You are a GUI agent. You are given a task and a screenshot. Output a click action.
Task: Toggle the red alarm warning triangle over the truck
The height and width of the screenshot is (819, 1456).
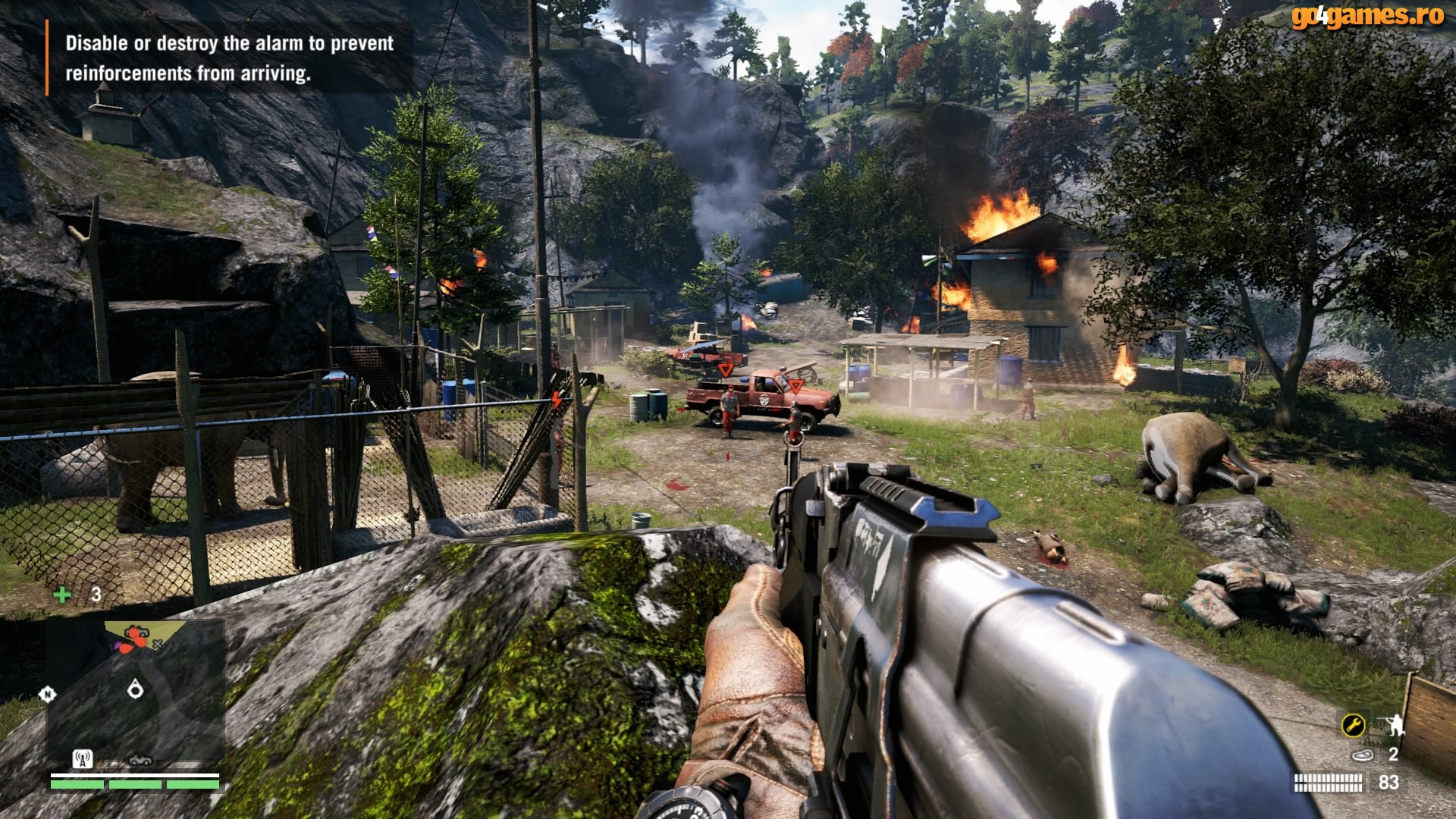[x=724, y=371]
